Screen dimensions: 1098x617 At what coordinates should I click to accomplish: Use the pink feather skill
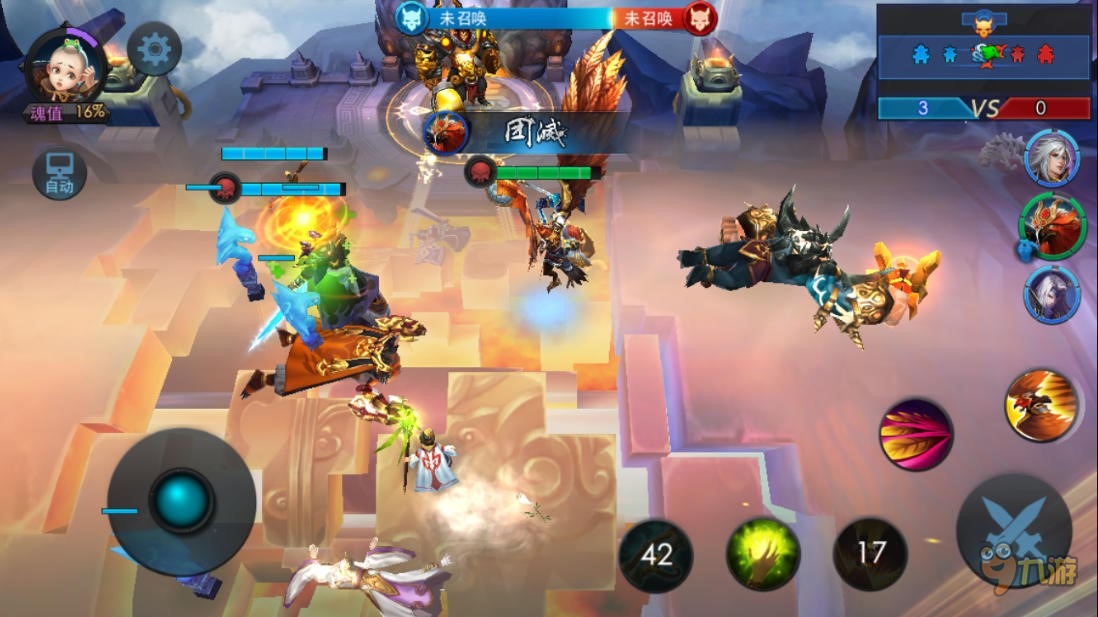pos(915,434)
